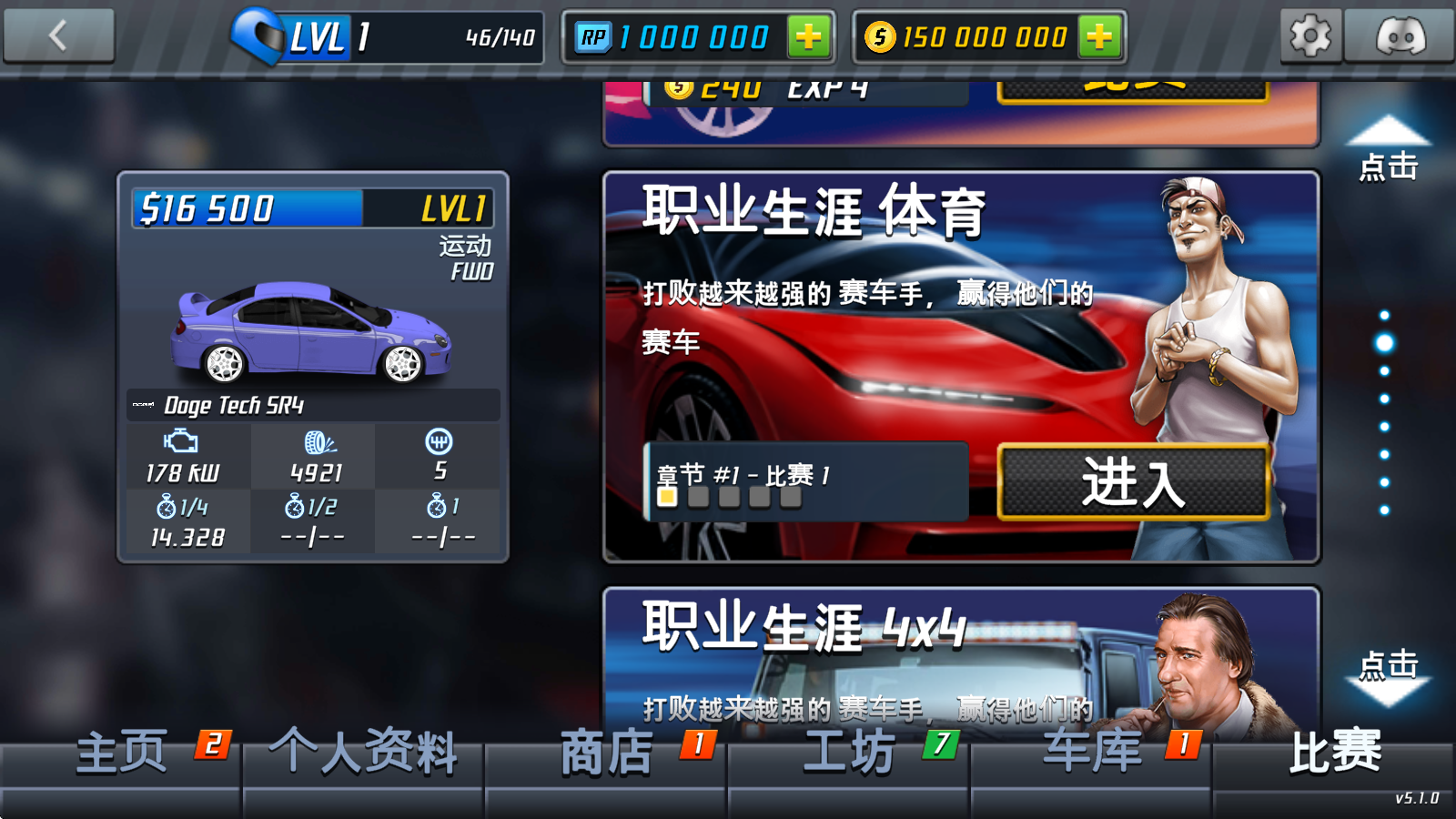
Task: Open the settings gear menu
Action: pyautogui.click(x=1310, y=36)
